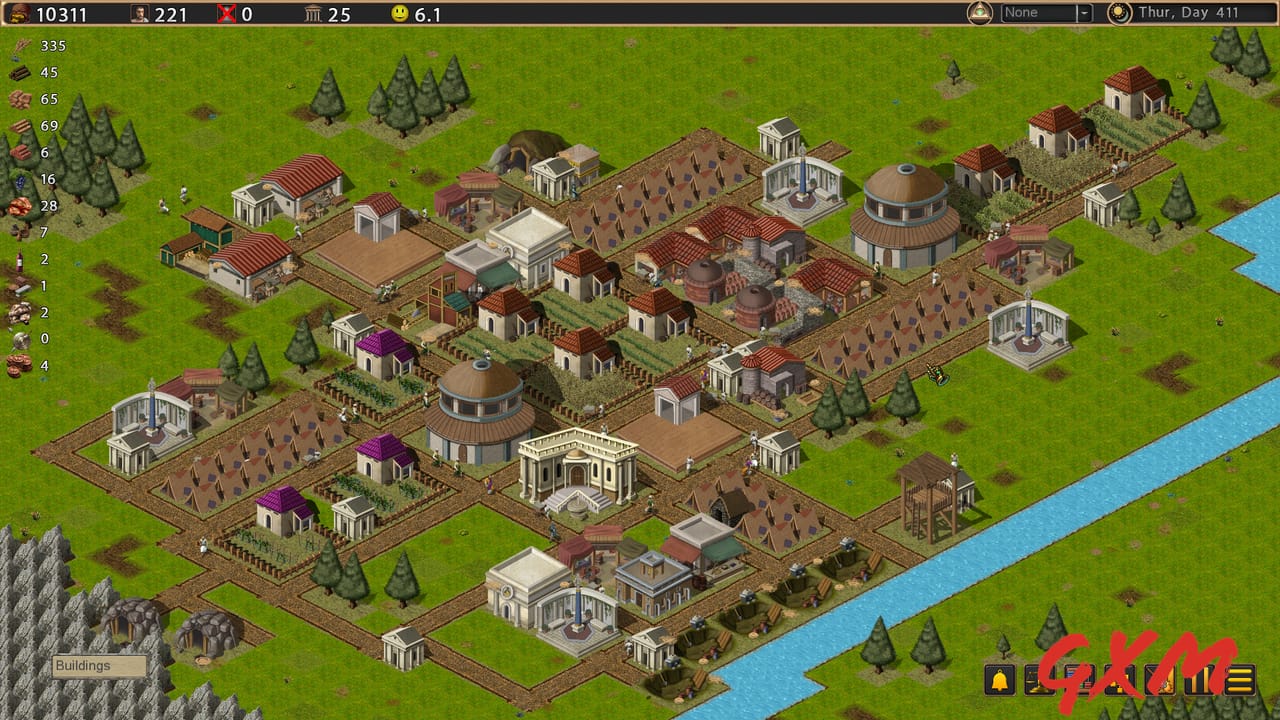Click the sun day/time icon
The height and width of the screenshot is (720, 1280).
[1117, 13]
